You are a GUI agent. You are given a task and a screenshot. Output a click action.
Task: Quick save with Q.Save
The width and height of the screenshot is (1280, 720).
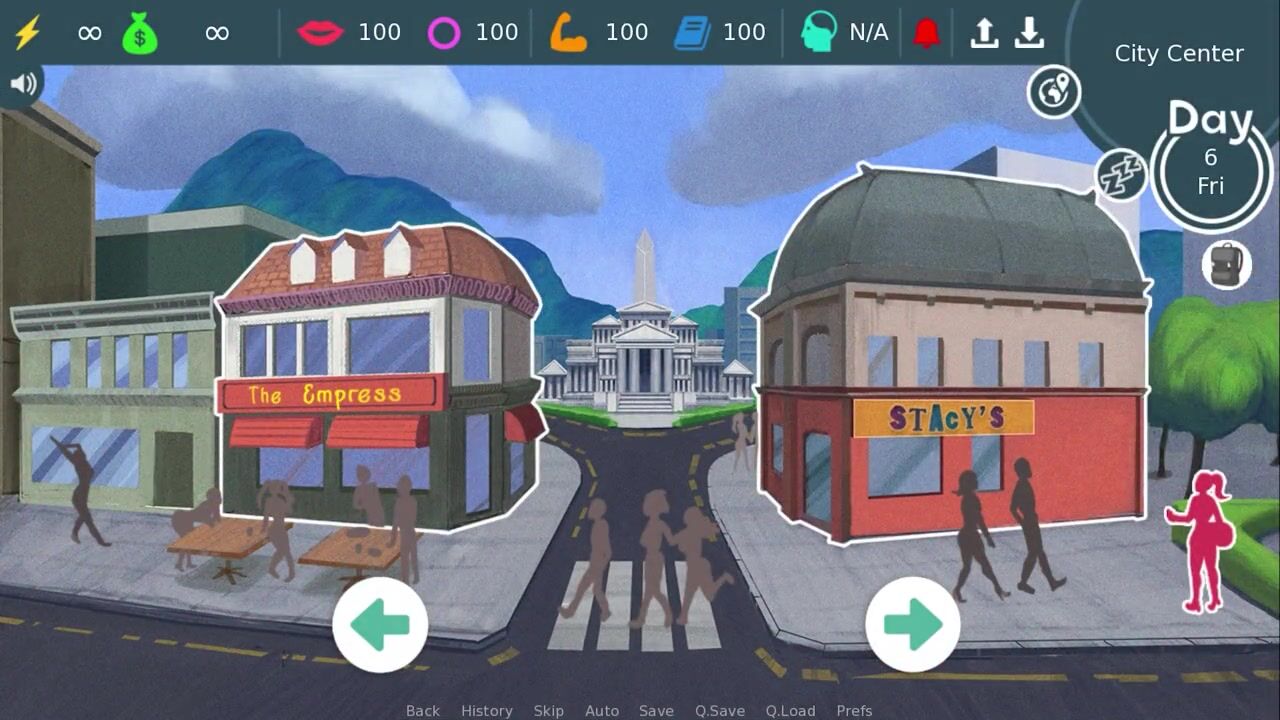point(720,710)
